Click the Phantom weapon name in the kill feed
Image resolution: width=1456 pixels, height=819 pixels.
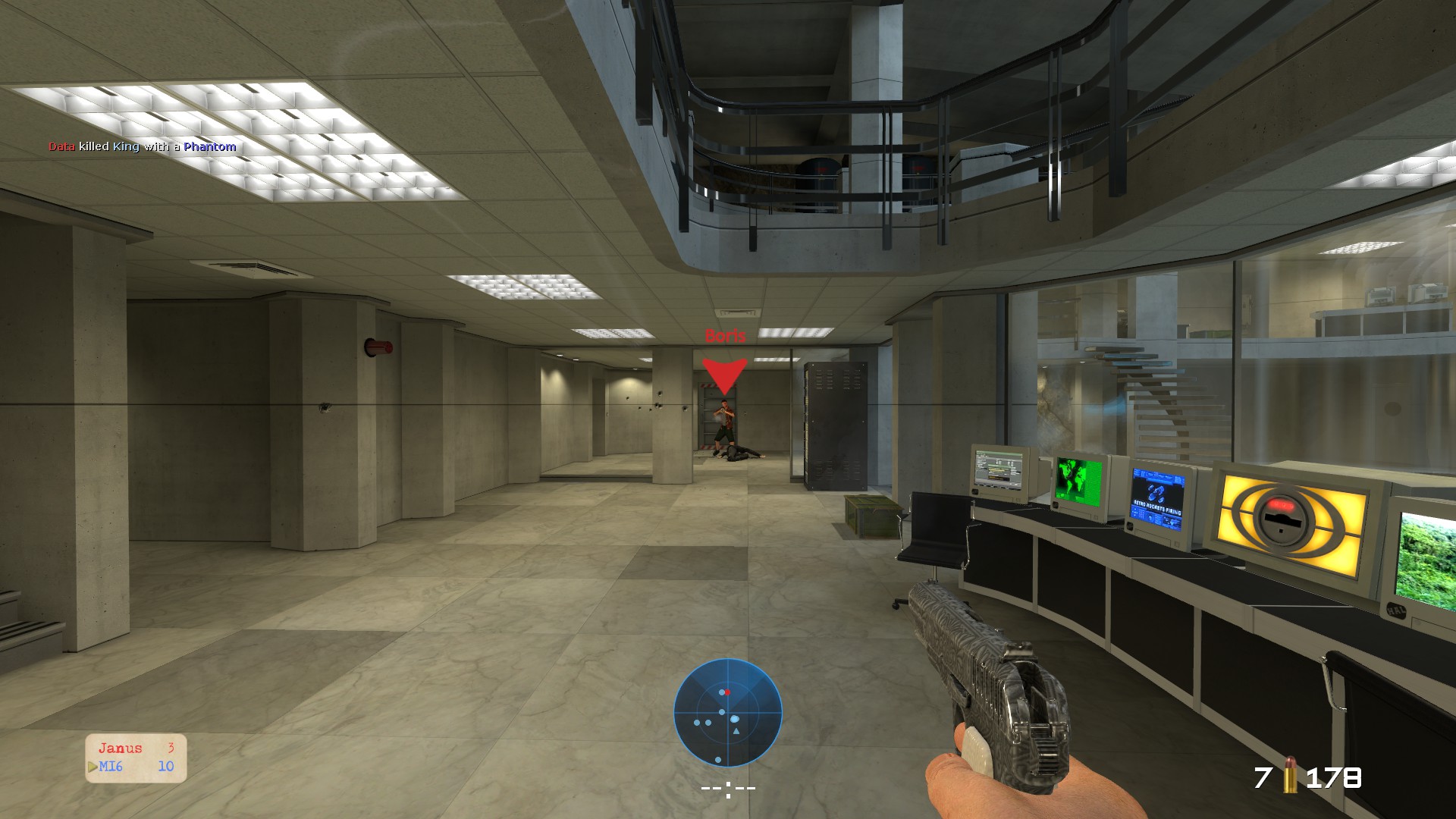coord(211,147)
